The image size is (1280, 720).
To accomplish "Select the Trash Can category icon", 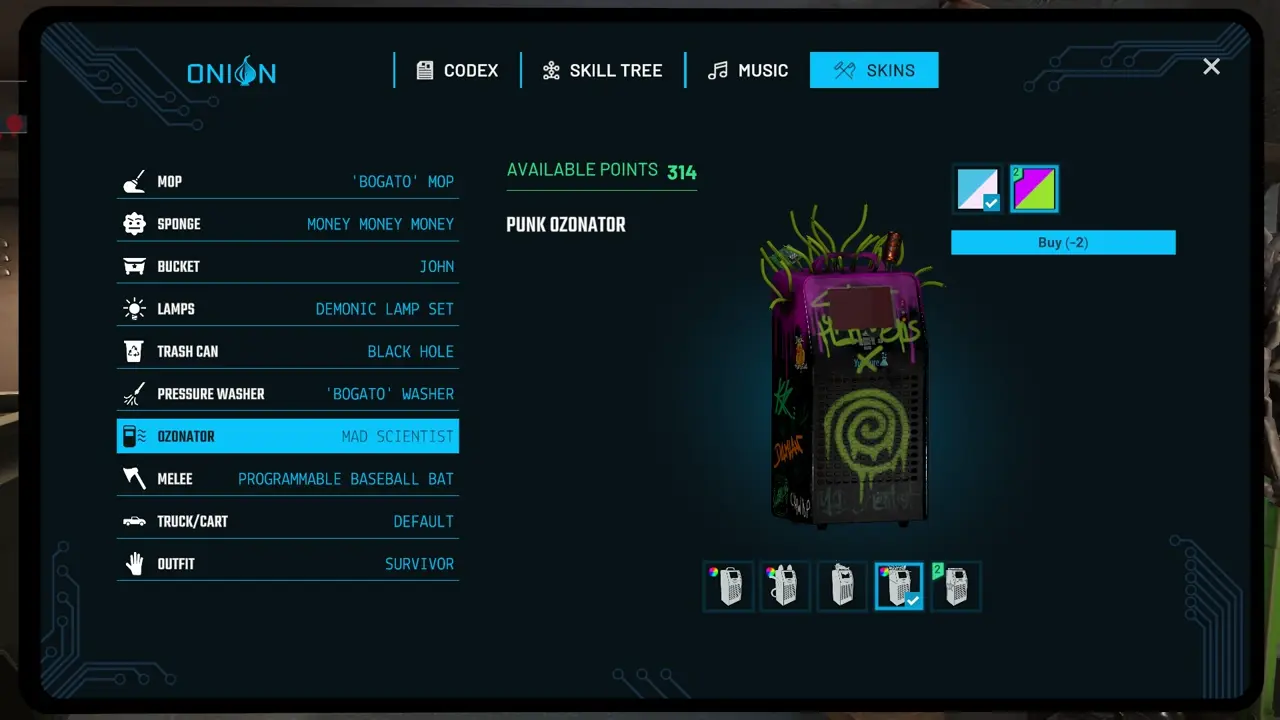I will (134, 351).
